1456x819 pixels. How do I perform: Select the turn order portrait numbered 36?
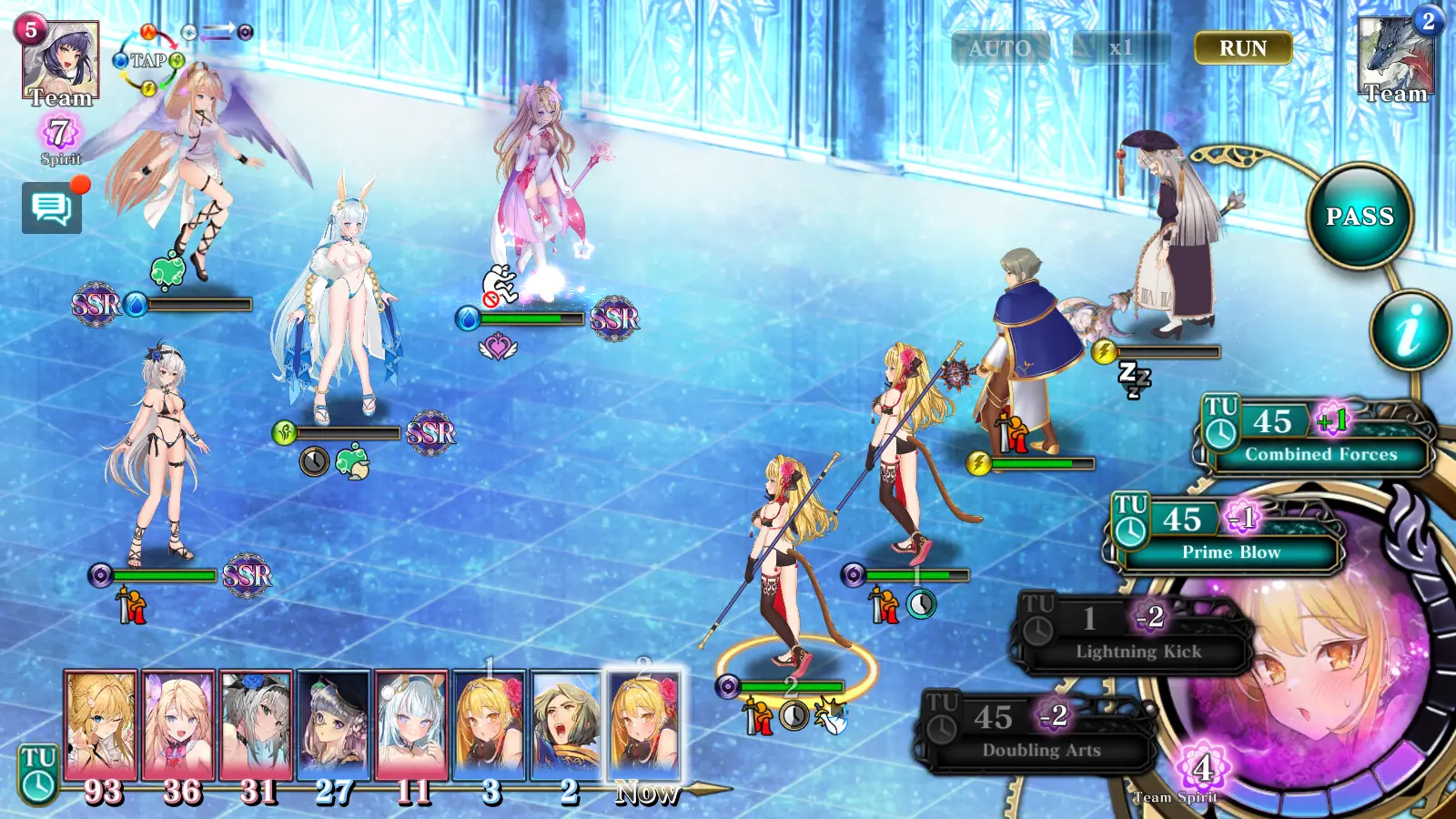178,725
